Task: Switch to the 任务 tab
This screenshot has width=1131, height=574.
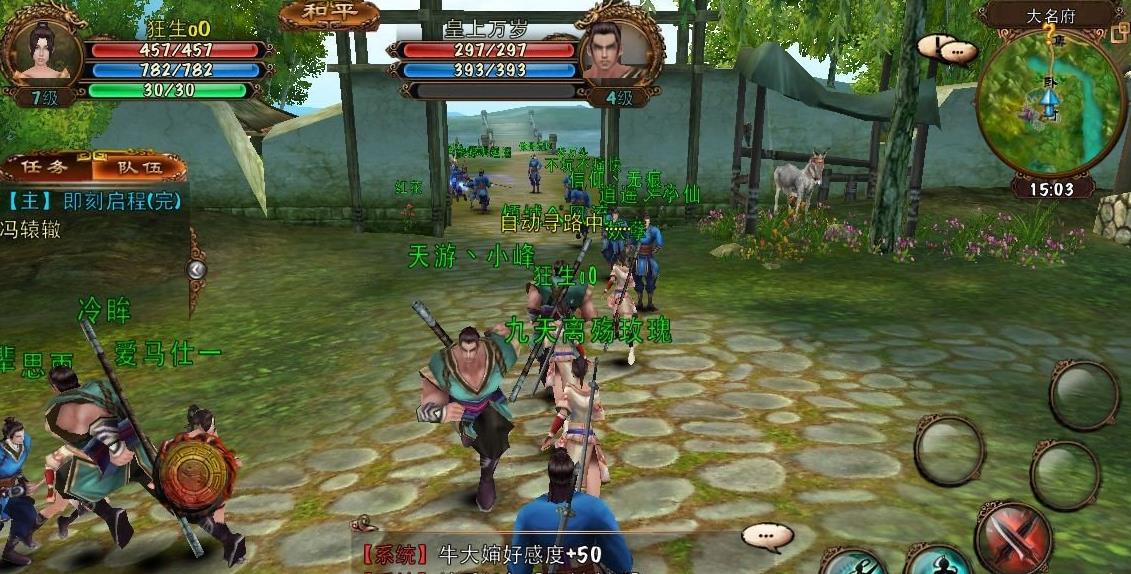Action: pyautogui.click(x=46, y=168)
